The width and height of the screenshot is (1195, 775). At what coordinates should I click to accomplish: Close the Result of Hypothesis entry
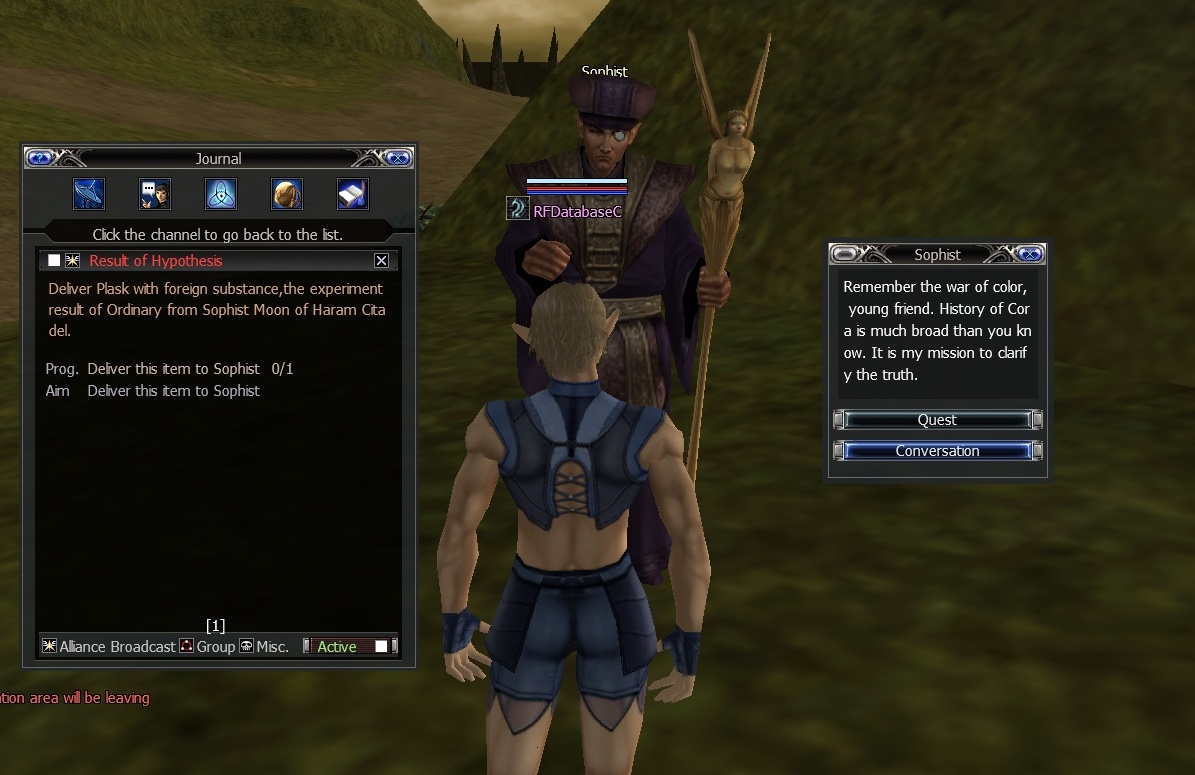point(381,261)
